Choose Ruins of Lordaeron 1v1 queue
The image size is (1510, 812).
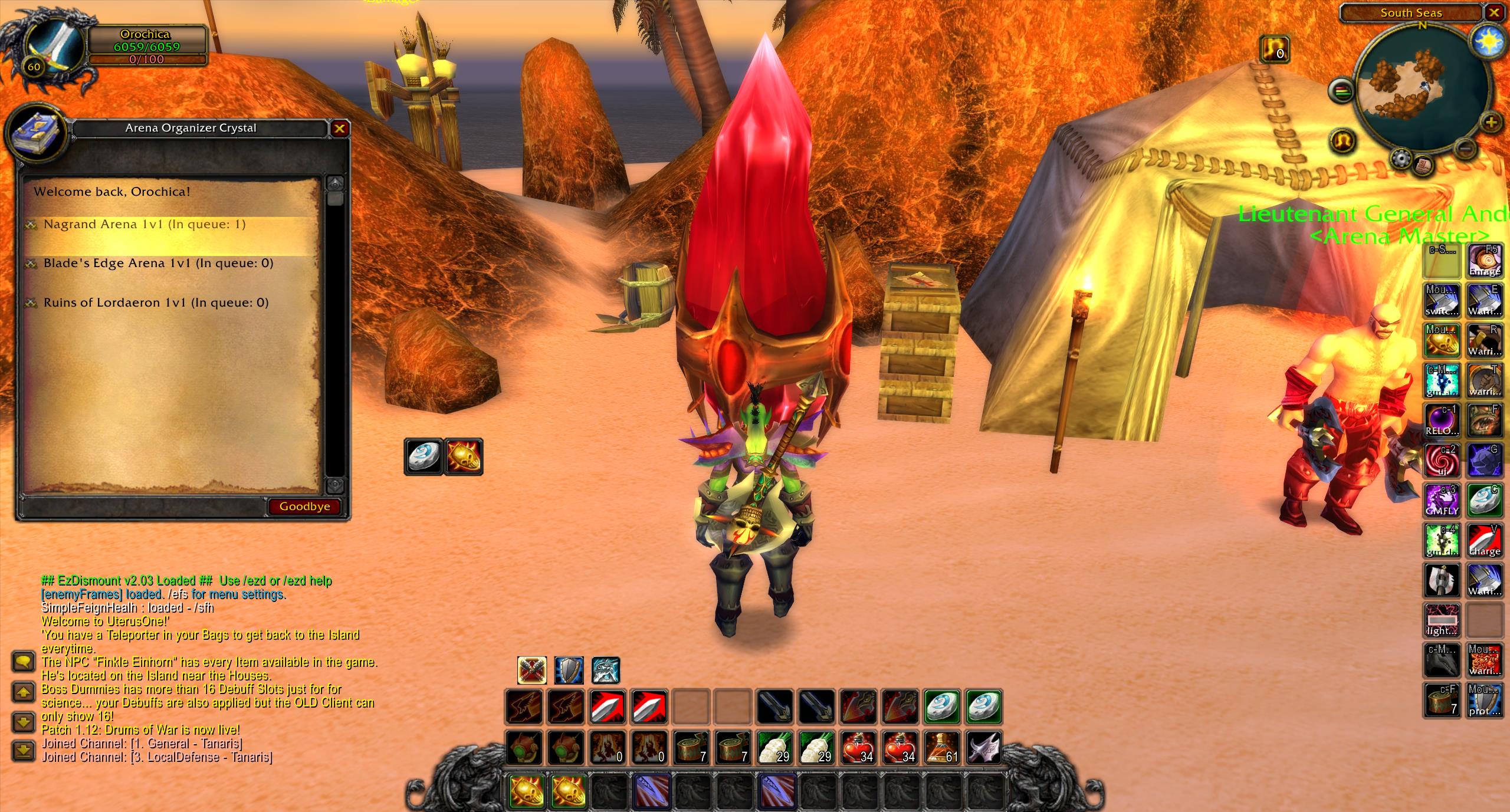(156, 303)
